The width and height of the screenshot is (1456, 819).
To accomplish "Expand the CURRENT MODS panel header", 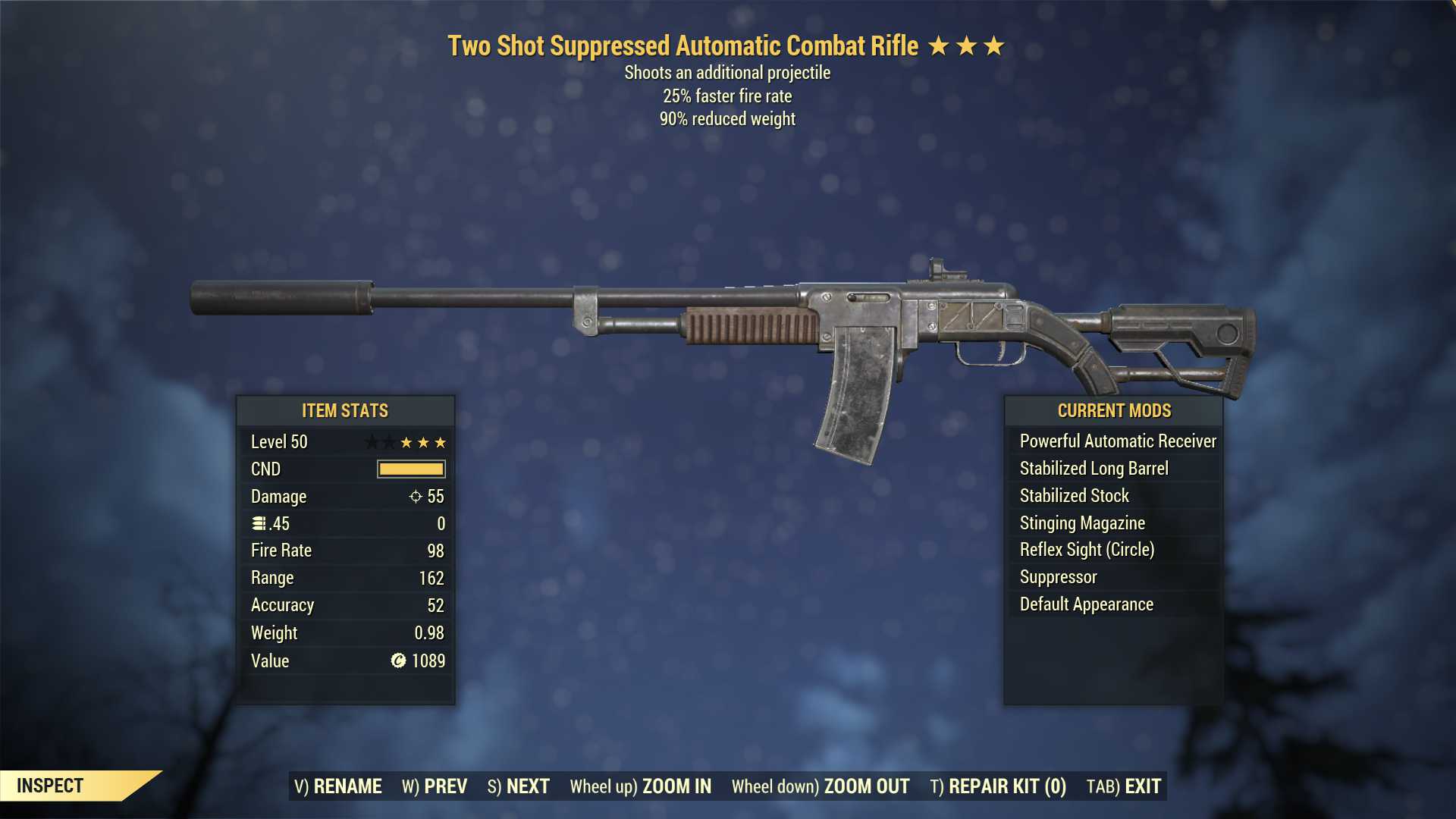I will point(1114,411).
